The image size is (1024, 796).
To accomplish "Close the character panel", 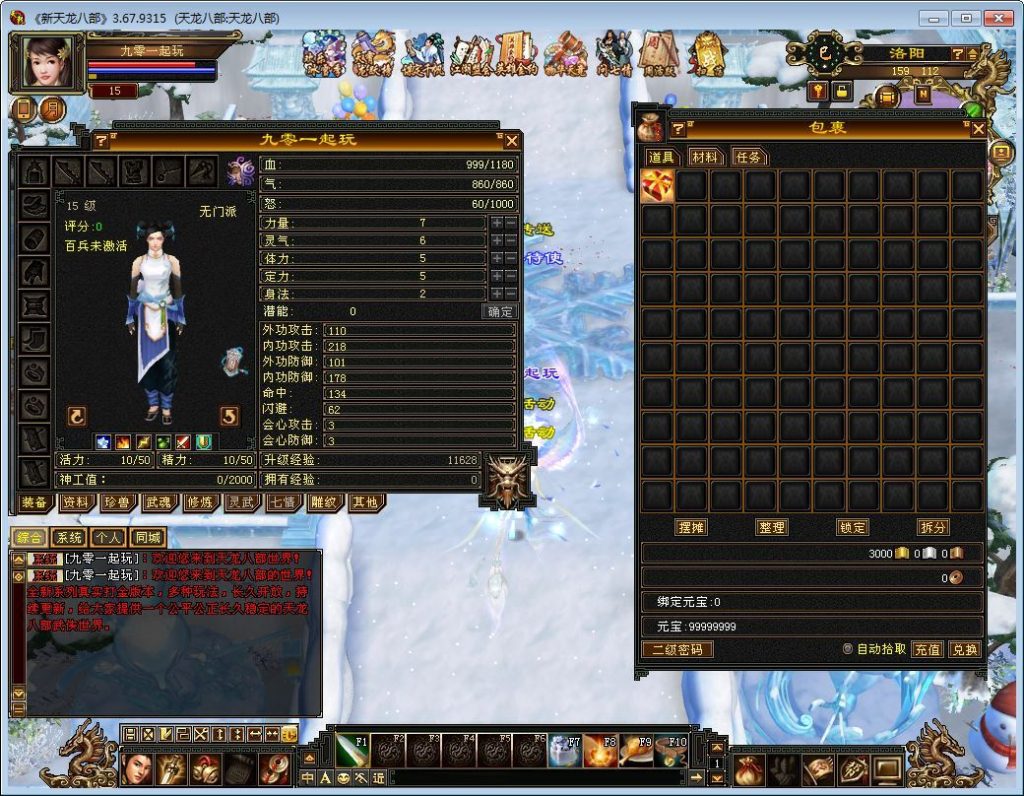I will click(x=512, y=141).
